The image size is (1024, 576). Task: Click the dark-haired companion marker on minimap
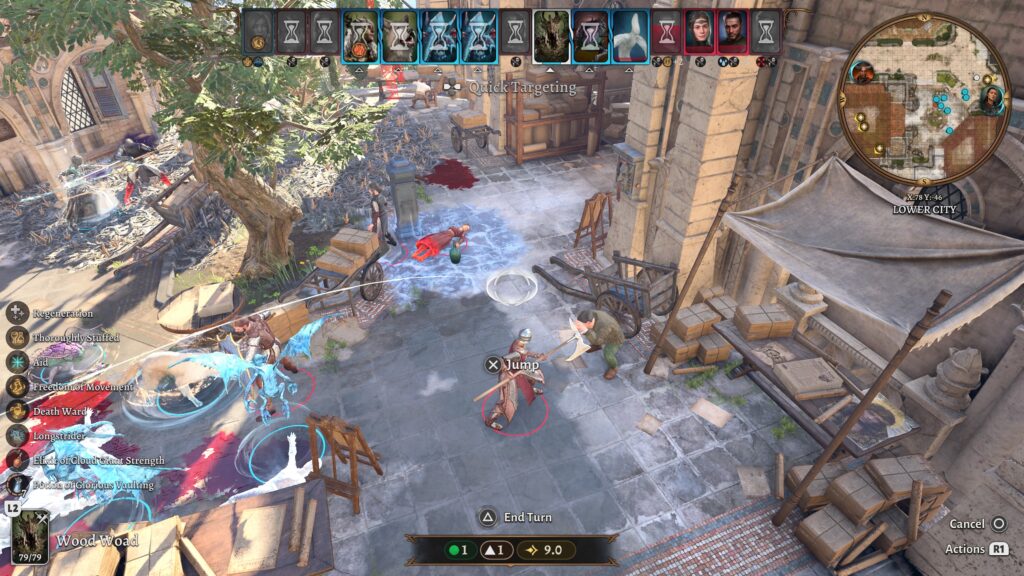pos(991,99)
